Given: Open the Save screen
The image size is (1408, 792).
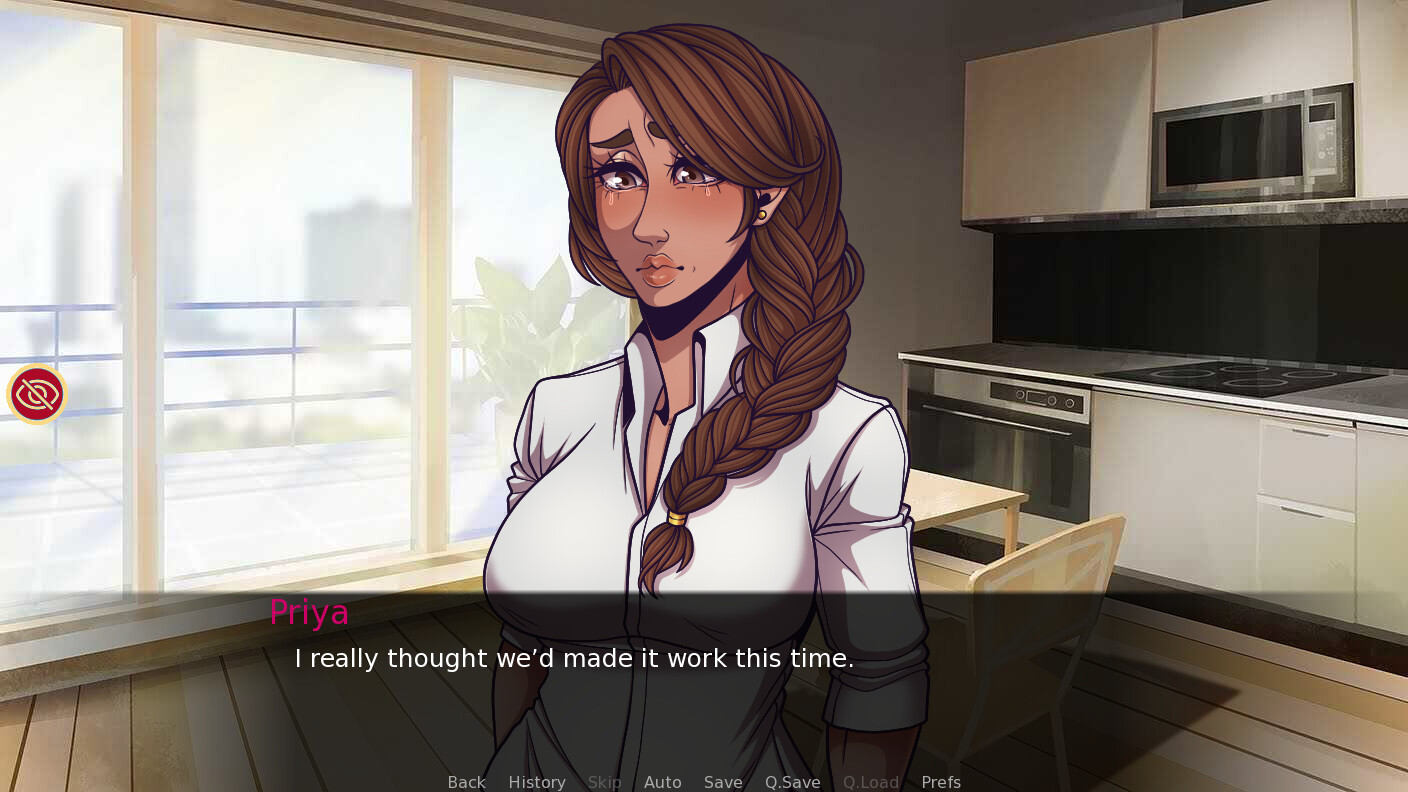Looking at the screenshot, I should [722, 782].
